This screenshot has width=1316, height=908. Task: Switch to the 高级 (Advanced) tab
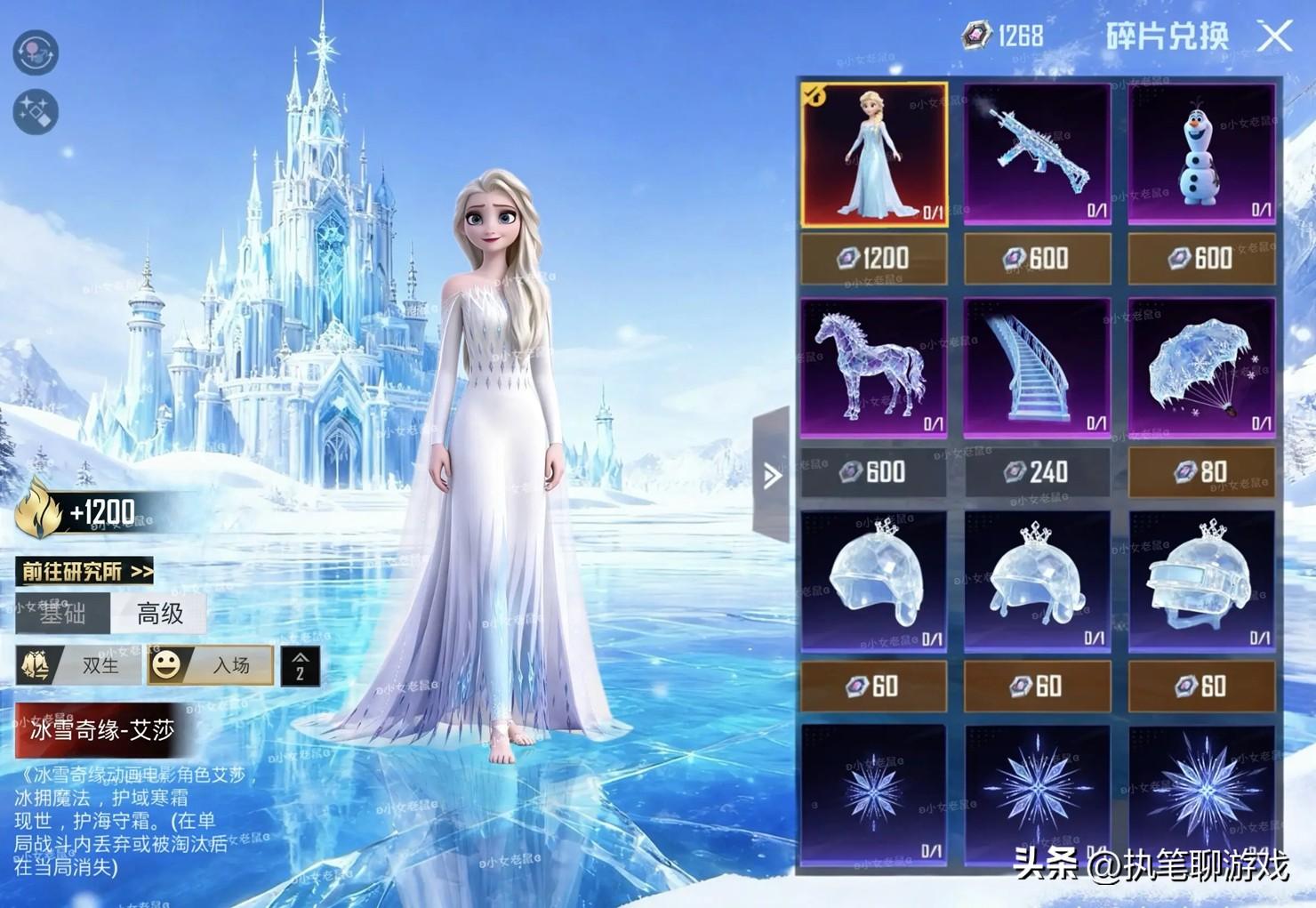click(160, 614)
